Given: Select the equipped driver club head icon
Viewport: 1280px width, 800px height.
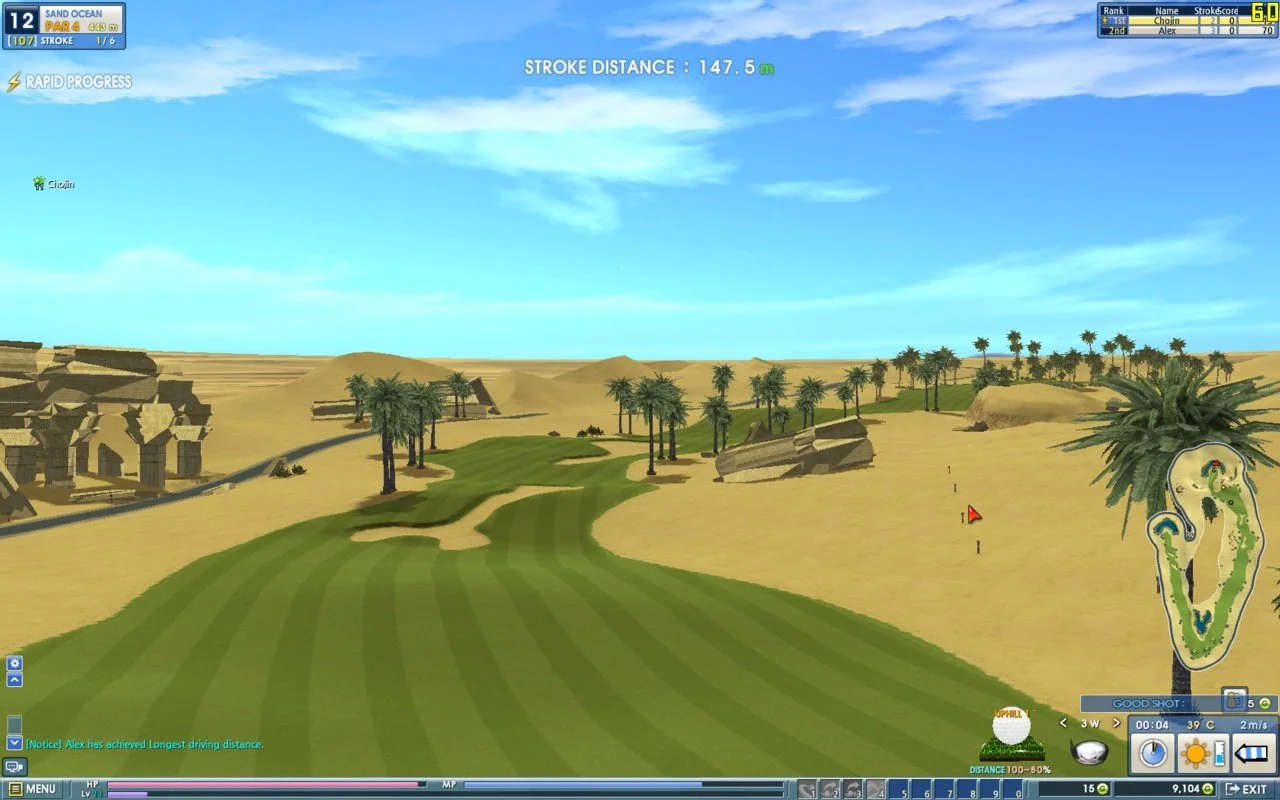Looking at the screenshot, I should (x=1089, y=752).
